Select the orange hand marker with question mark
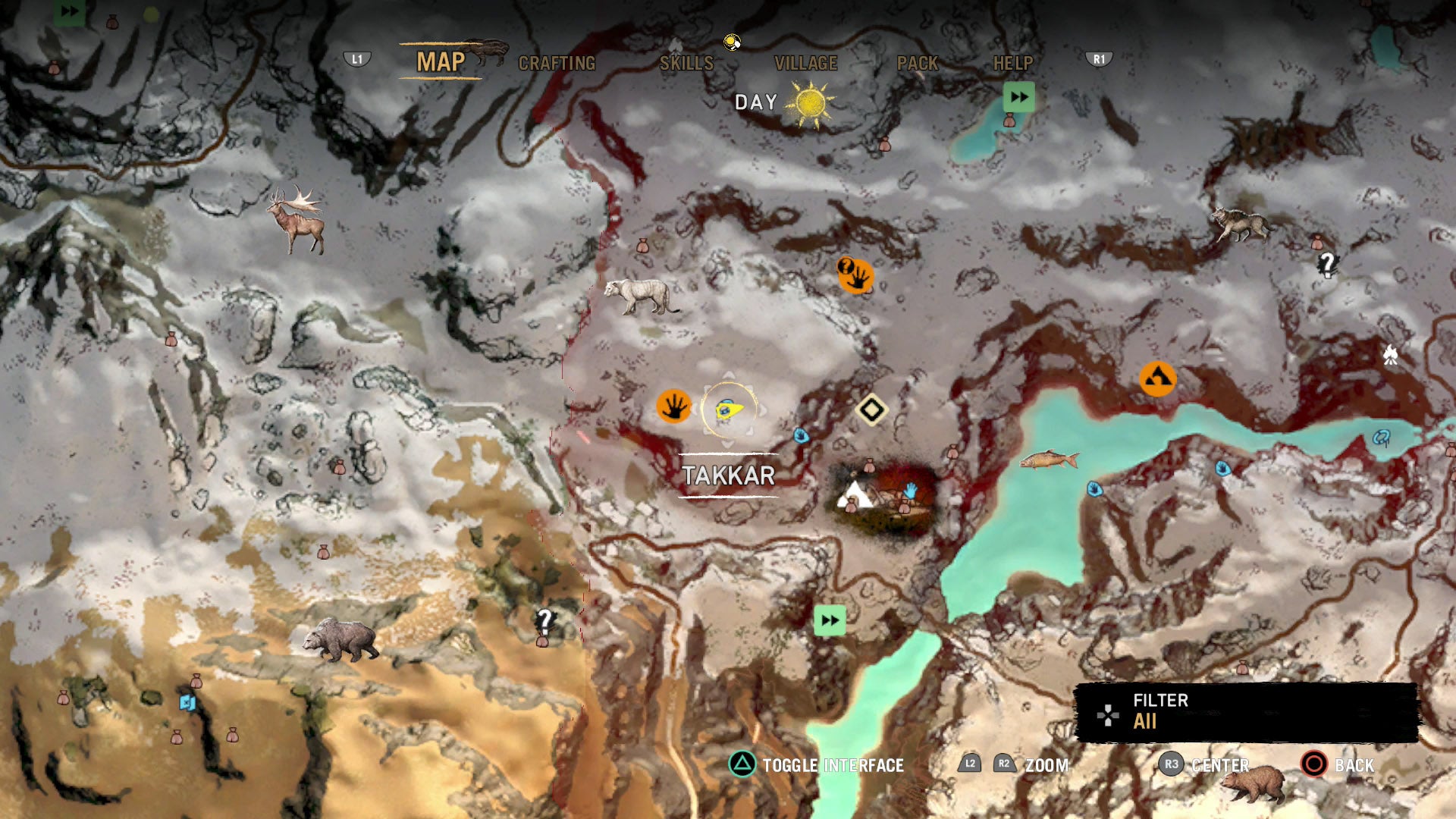Image resolution: width=1456 pixels, height=819 pixels. [856, 275]
